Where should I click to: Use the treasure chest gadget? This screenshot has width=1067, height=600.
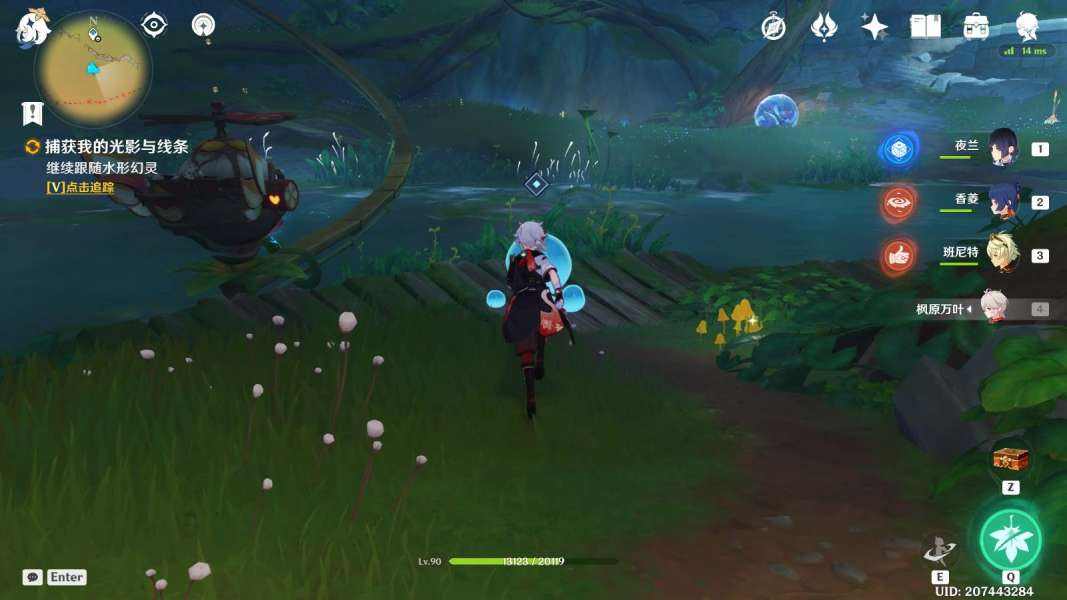point(1010,461)
